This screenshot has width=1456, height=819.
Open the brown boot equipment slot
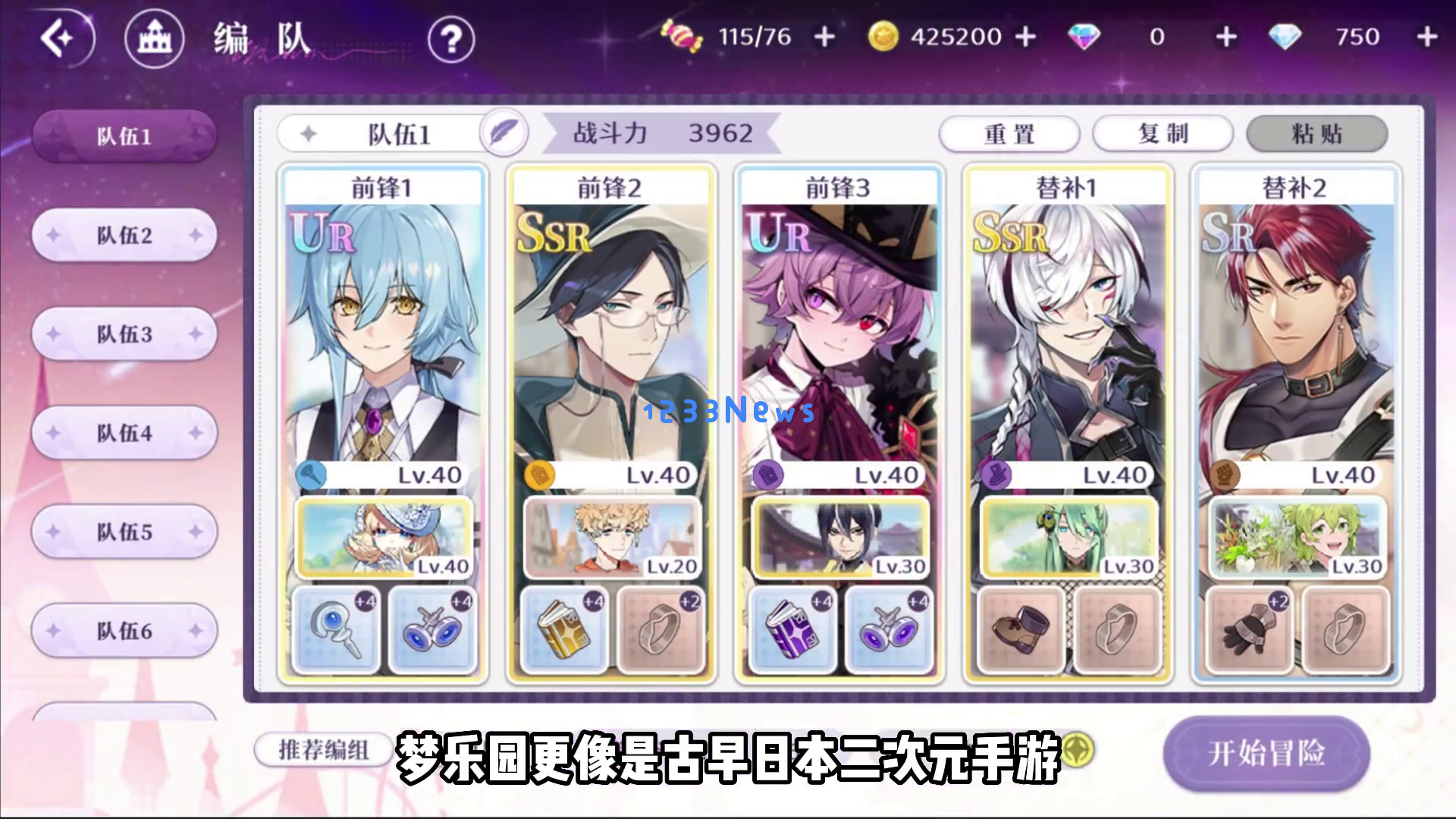[x=1021, y=630]
